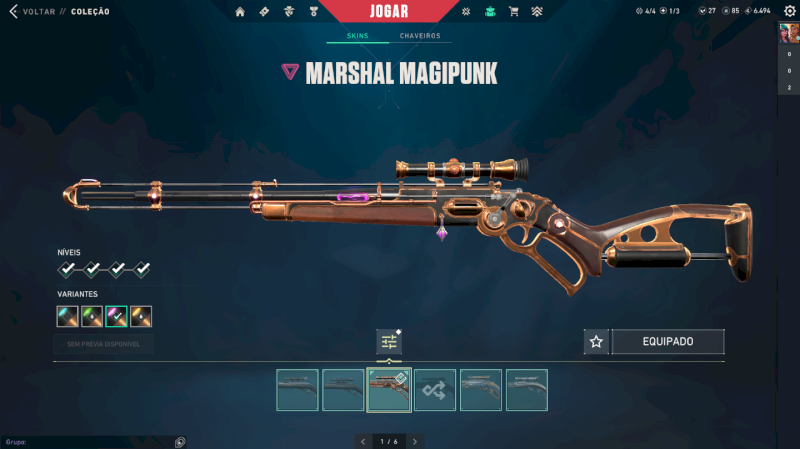Choose the green color variant
The width and height of the screenshot is (800, 449).
[93, 317]
